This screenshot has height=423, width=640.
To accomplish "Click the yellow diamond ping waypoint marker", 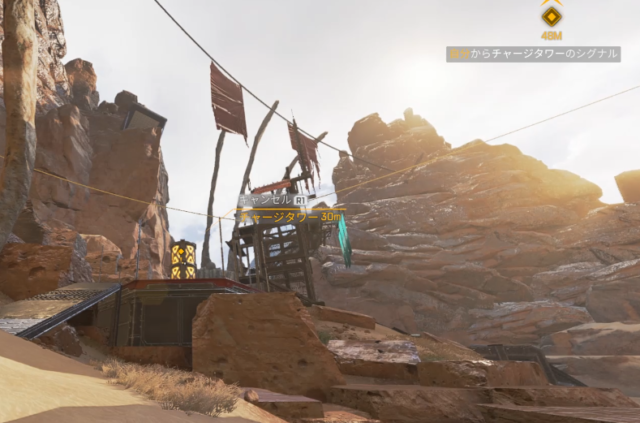I will (x=551, y=16).
